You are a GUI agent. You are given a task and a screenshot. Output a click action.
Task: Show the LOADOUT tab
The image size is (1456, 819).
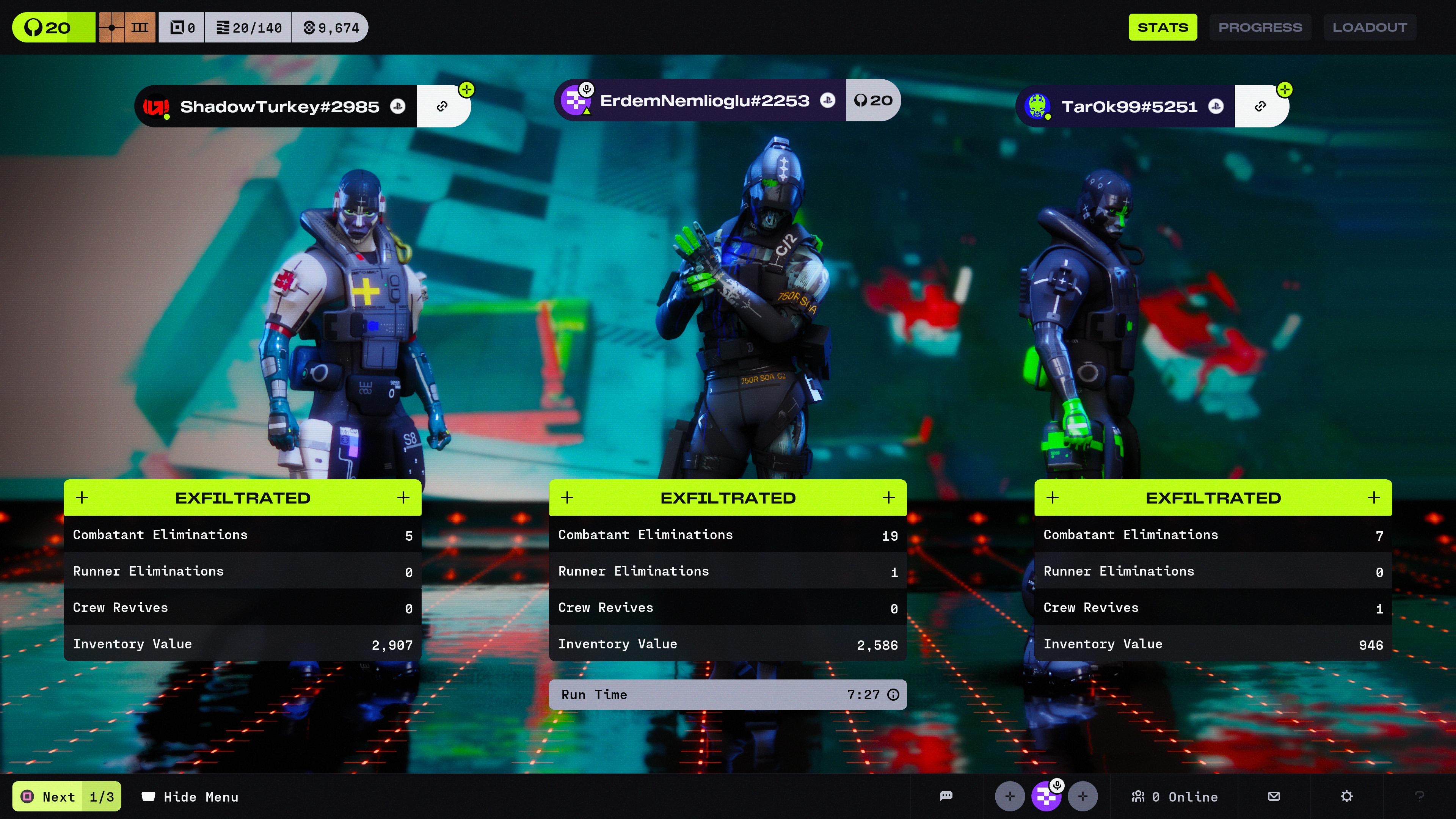point(1369,27)
